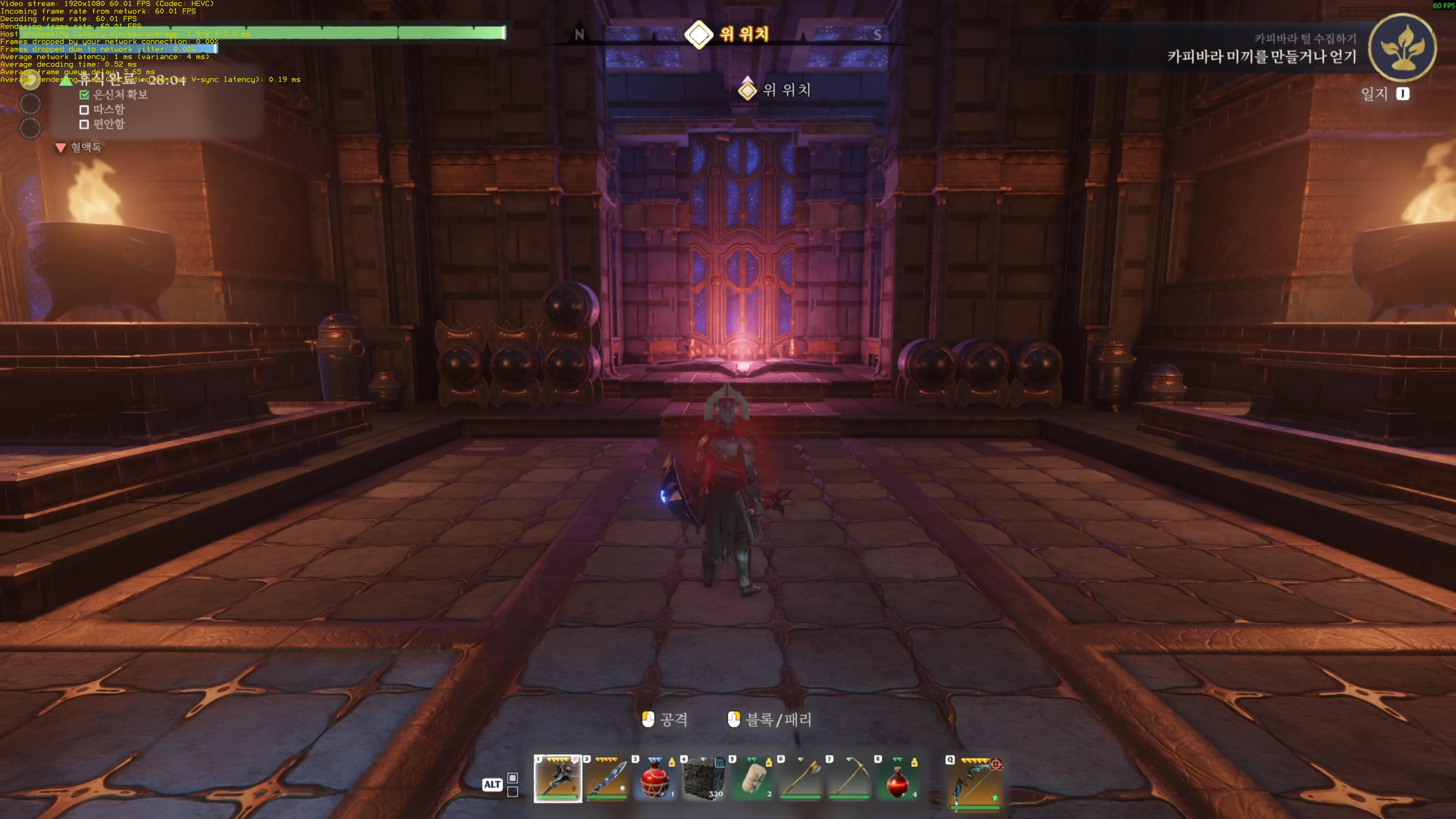Click the gold food buff icon
The height and width of the screenshot is (819, 1456).
(x=30, y=81)
